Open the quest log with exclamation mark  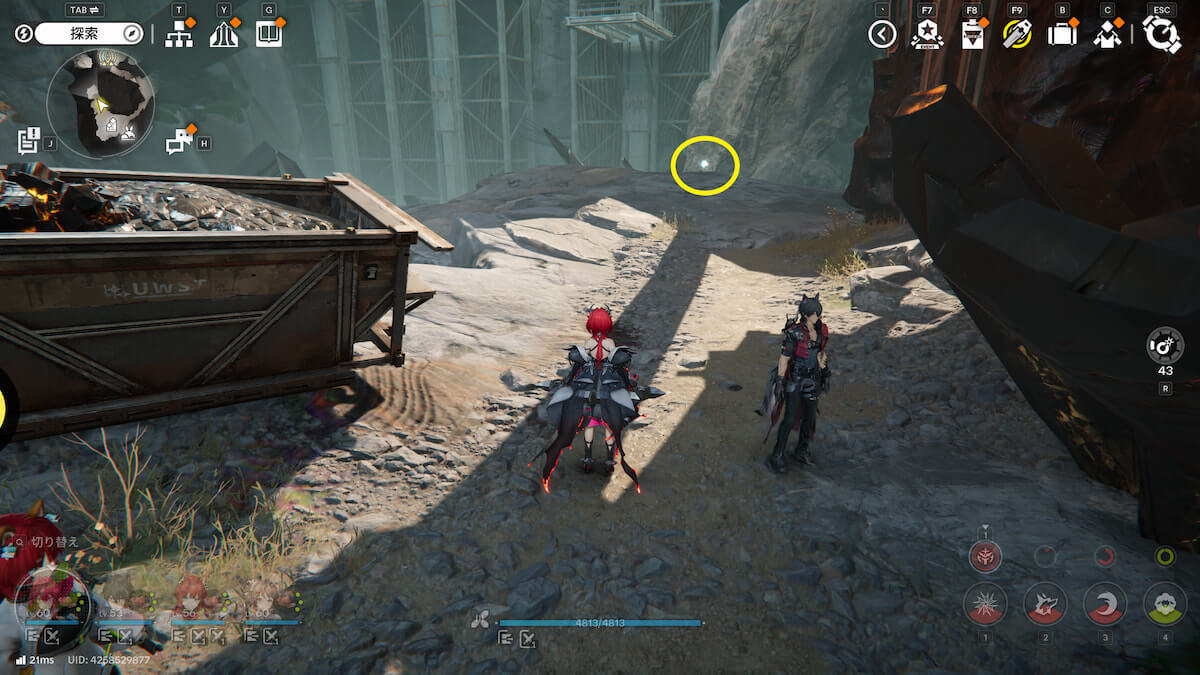pyautogui.click(x=29, y=140)
